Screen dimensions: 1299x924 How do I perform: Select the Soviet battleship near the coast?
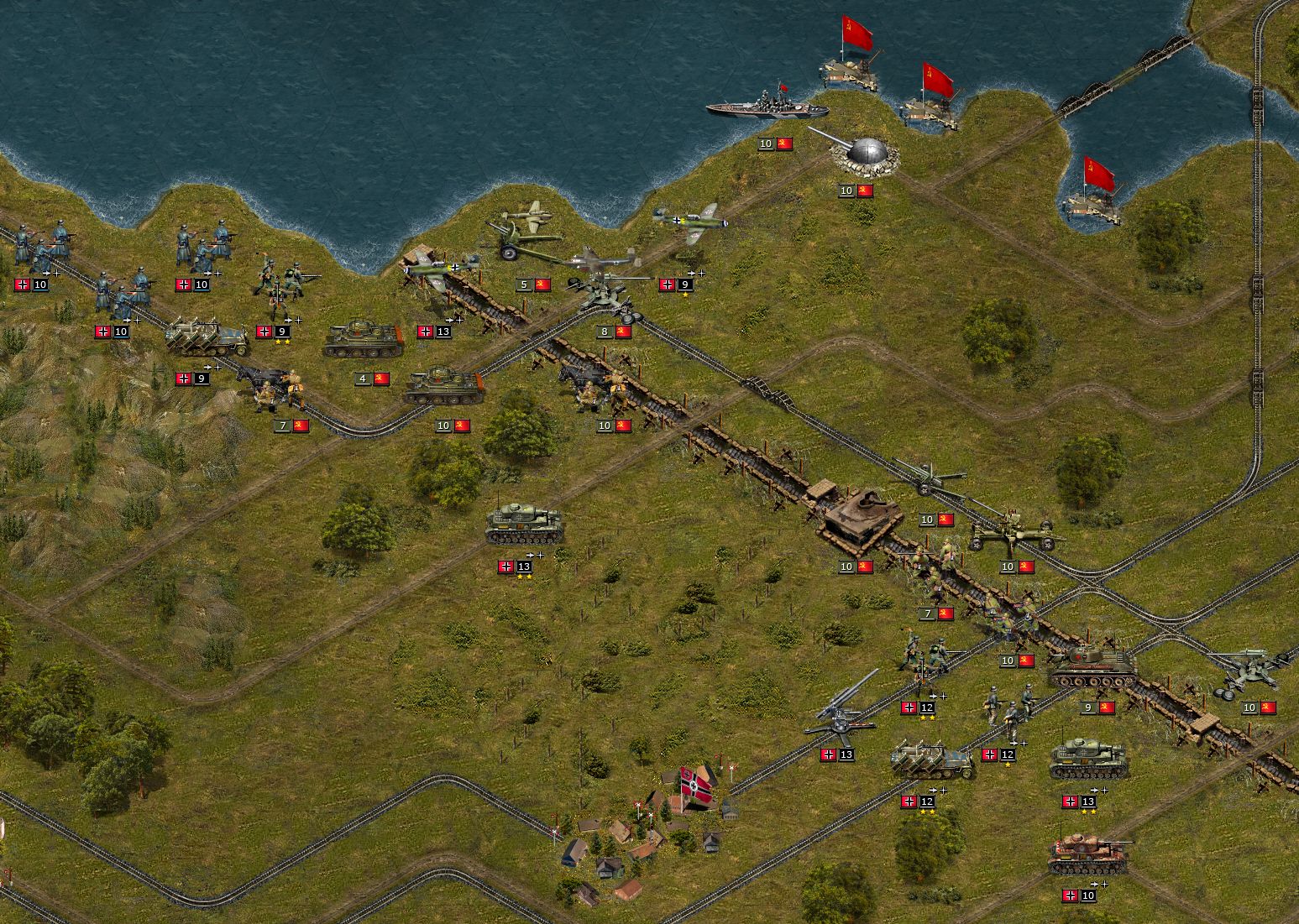(768, 109)
